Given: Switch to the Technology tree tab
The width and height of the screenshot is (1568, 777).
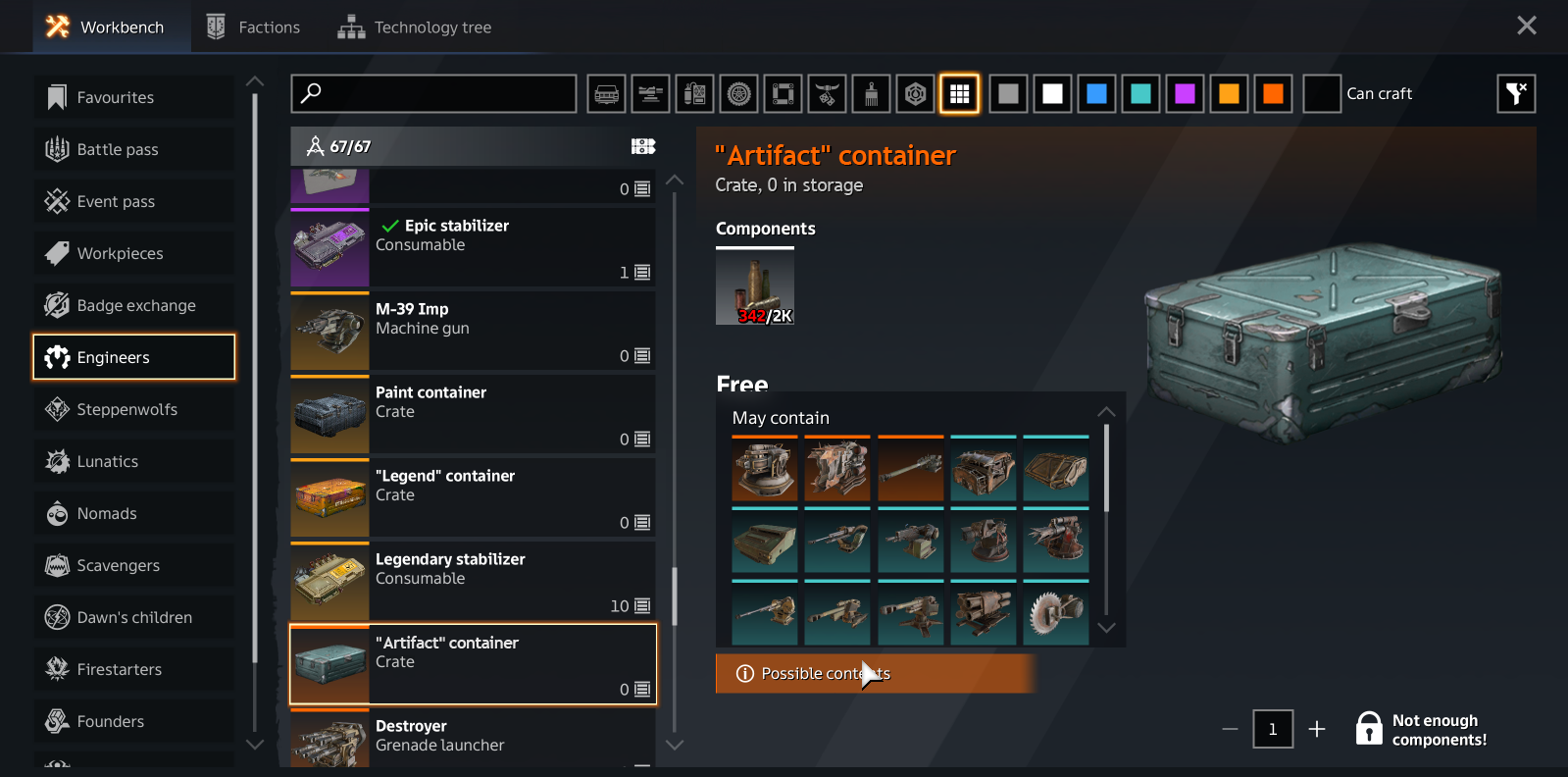Looking at the screenshot, I should 415,26.
